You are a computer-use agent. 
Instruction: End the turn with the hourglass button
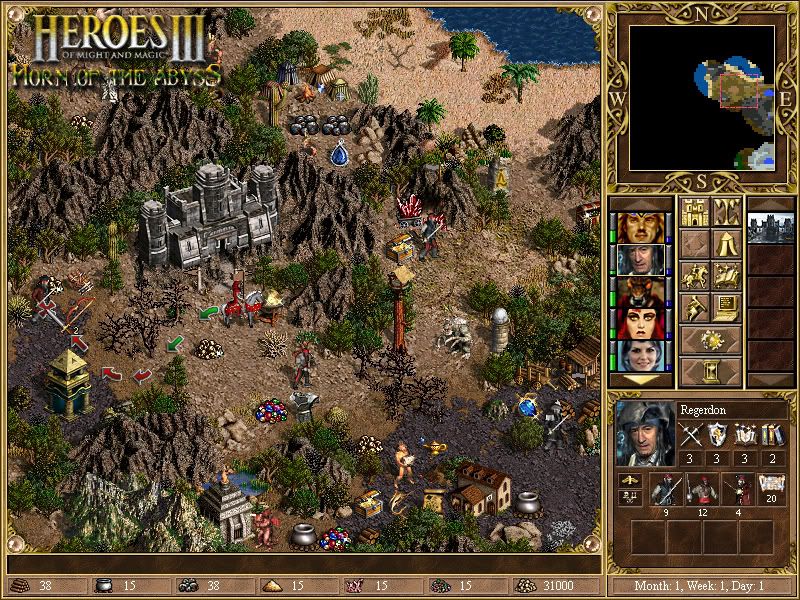[710, 371]
